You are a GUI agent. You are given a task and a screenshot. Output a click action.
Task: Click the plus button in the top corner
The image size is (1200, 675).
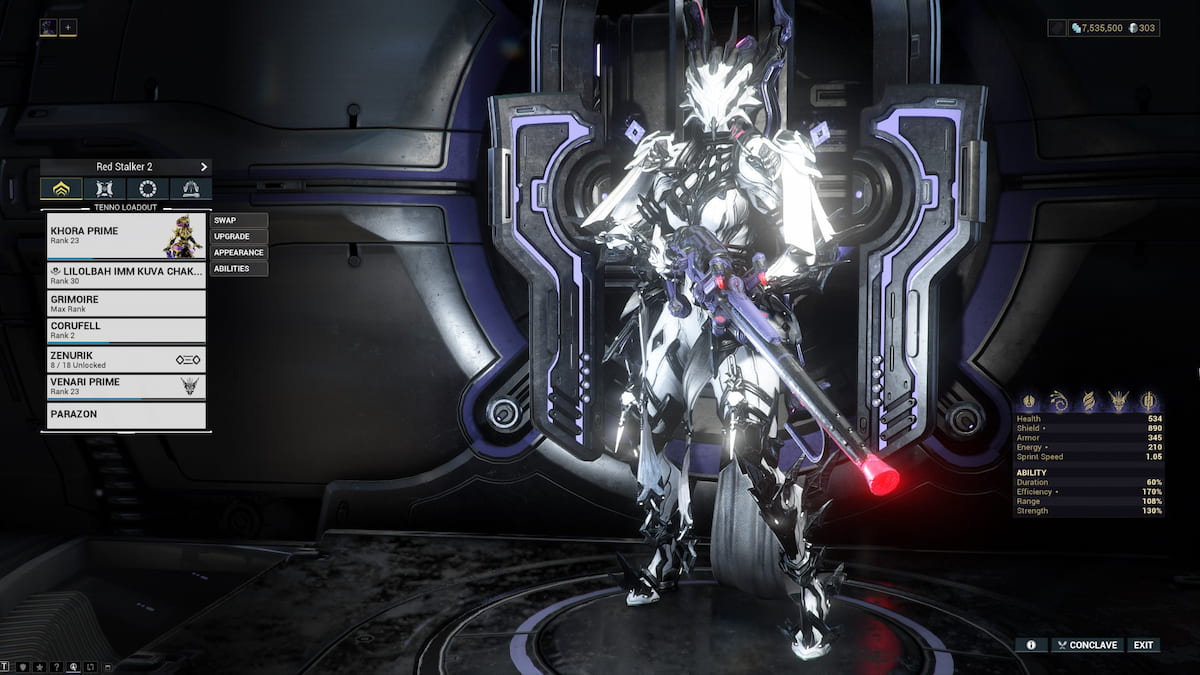pos(68,27)
